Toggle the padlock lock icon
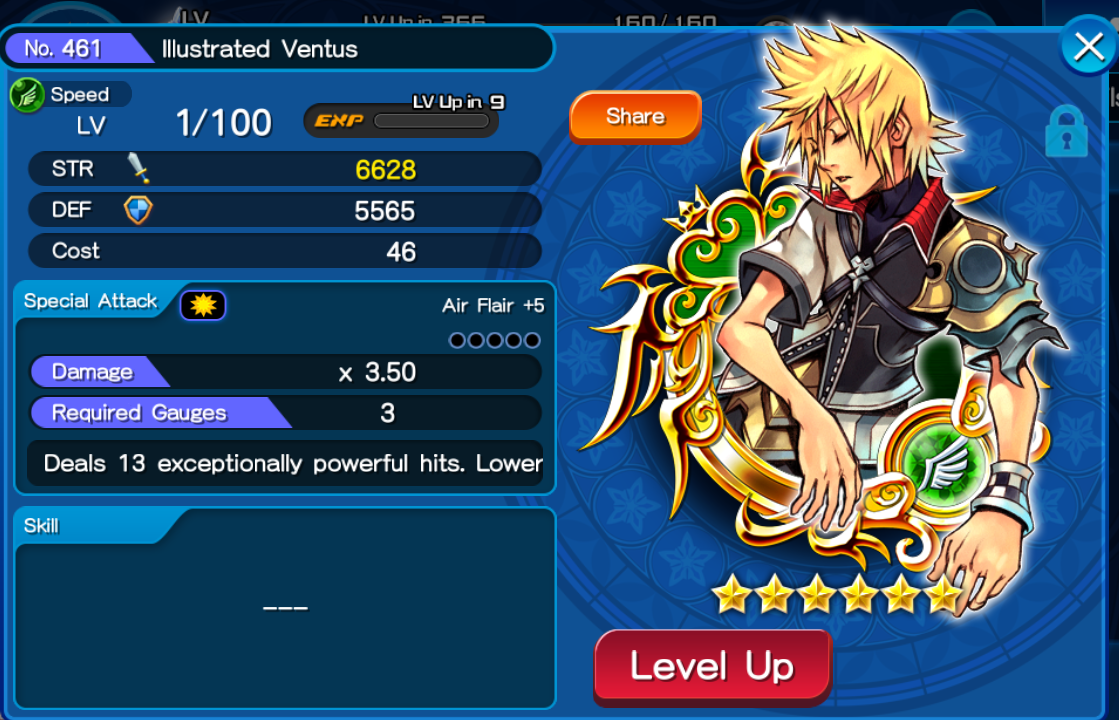The height and width of the screenshot is (720, 1119). (x=1066, y=132)
